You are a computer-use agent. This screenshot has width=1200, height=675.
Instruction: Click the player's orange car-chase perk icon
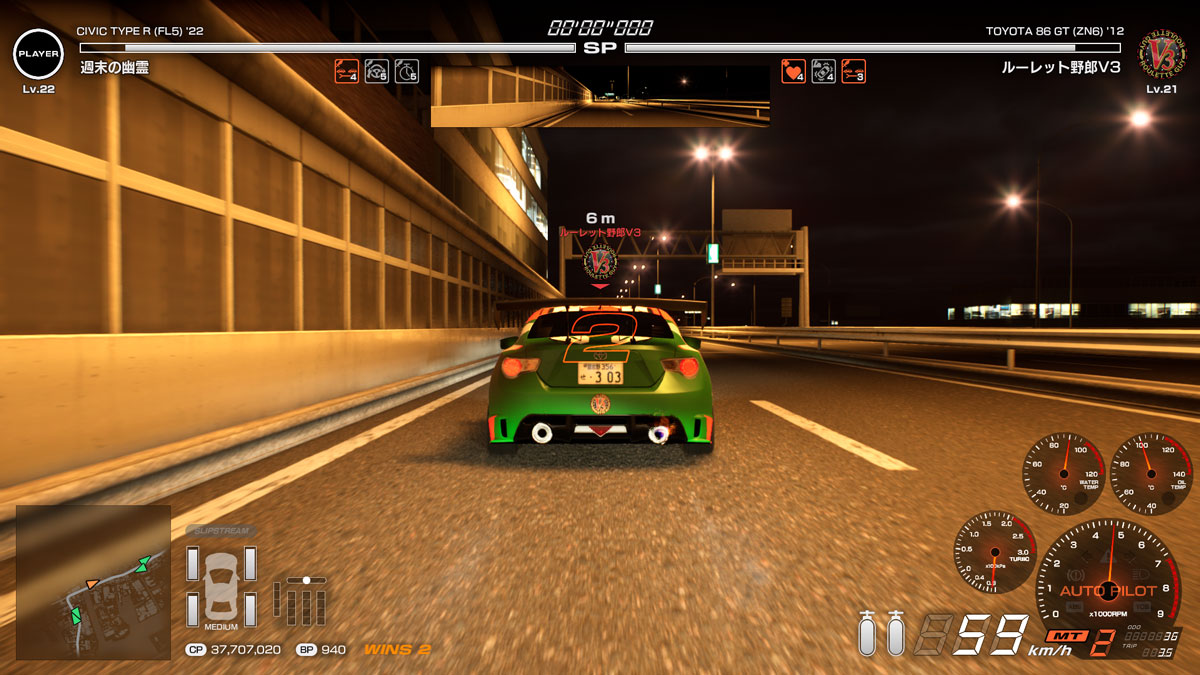(x=346, y=71)
